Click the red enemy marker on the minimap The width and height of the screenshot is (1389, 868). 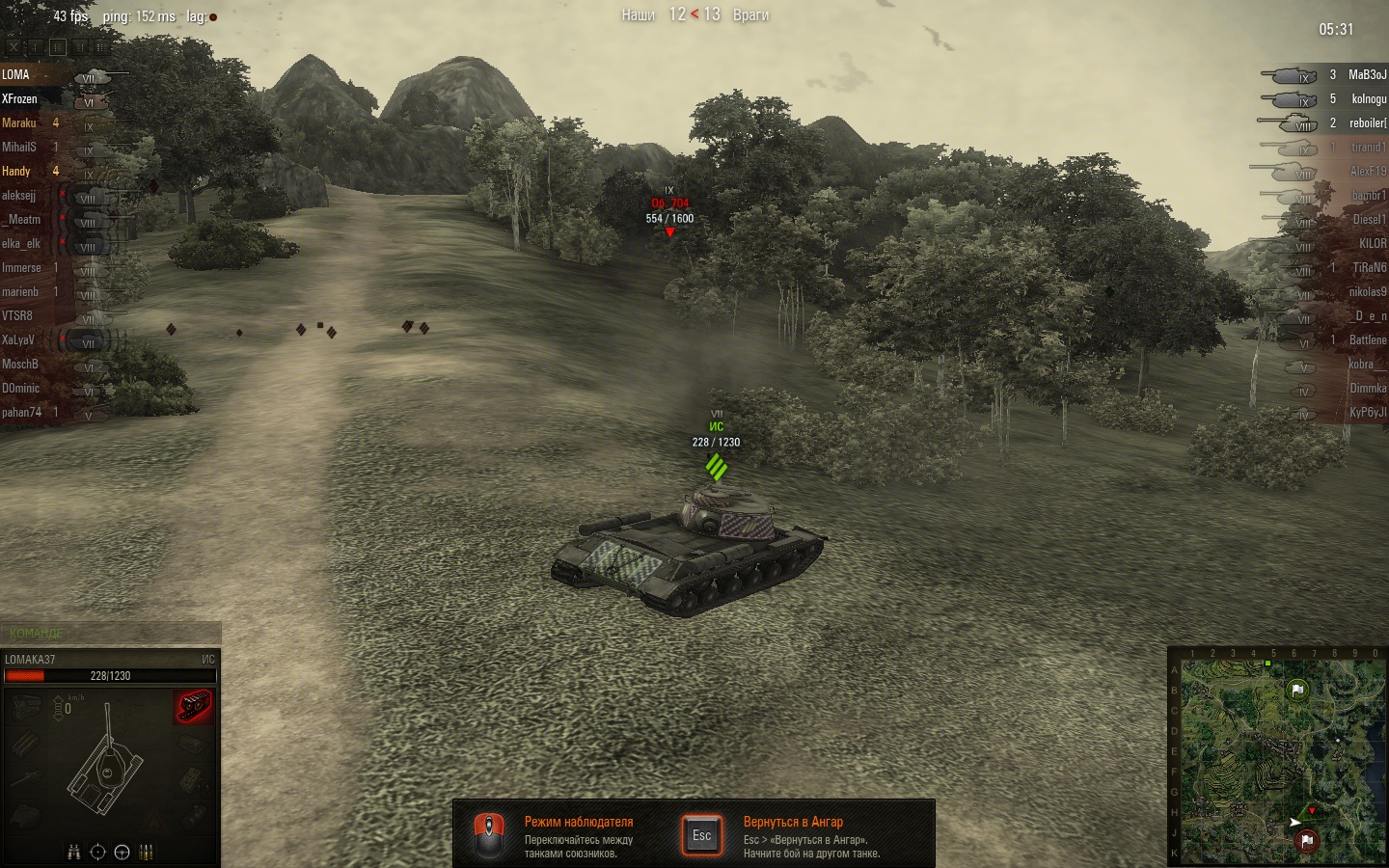(1312, 811)
